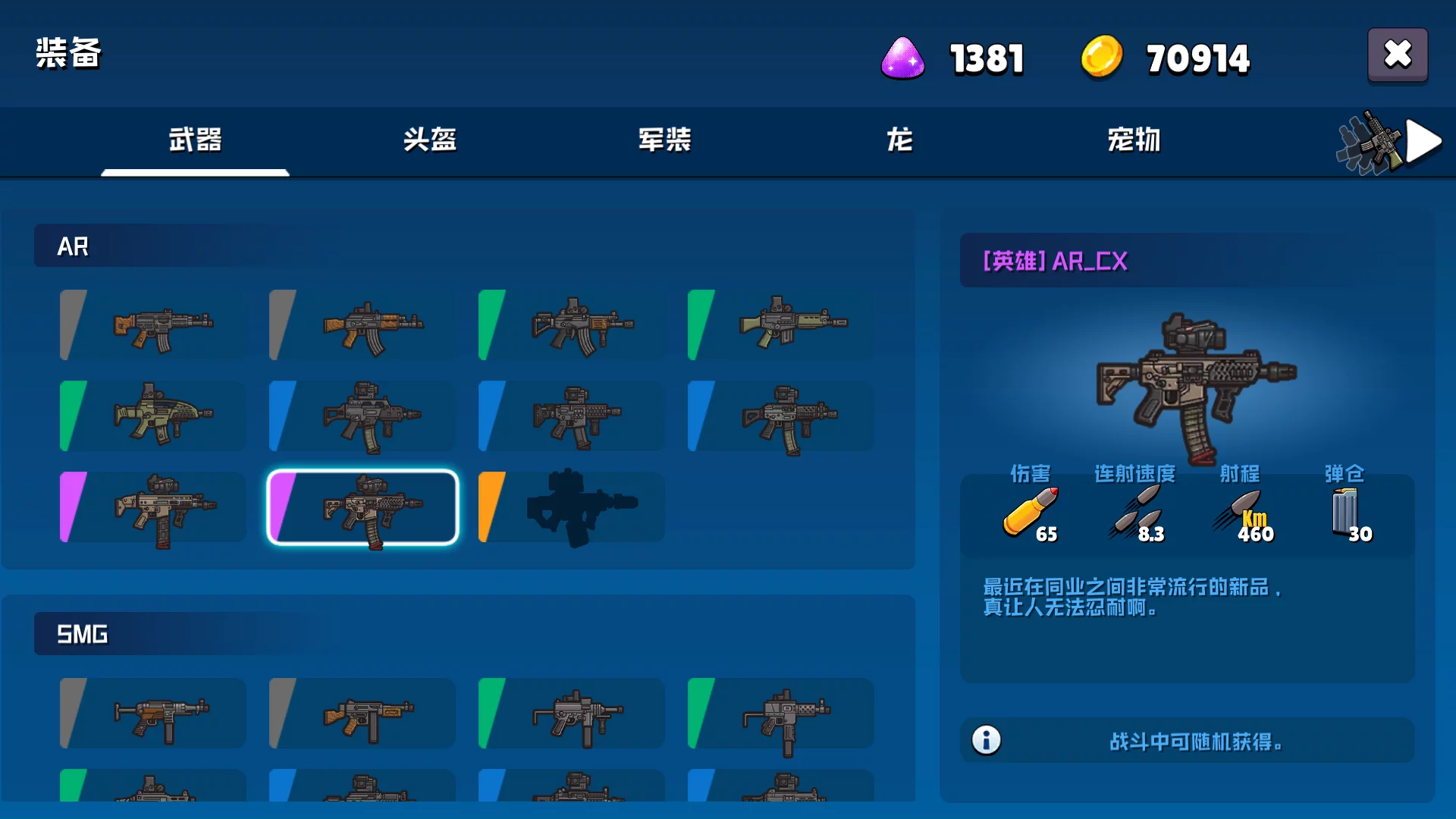This screenshot has width=1456, height=819.
Task: Click the [英雄] AR_CX title label
Action: [x=1053, y=261]
